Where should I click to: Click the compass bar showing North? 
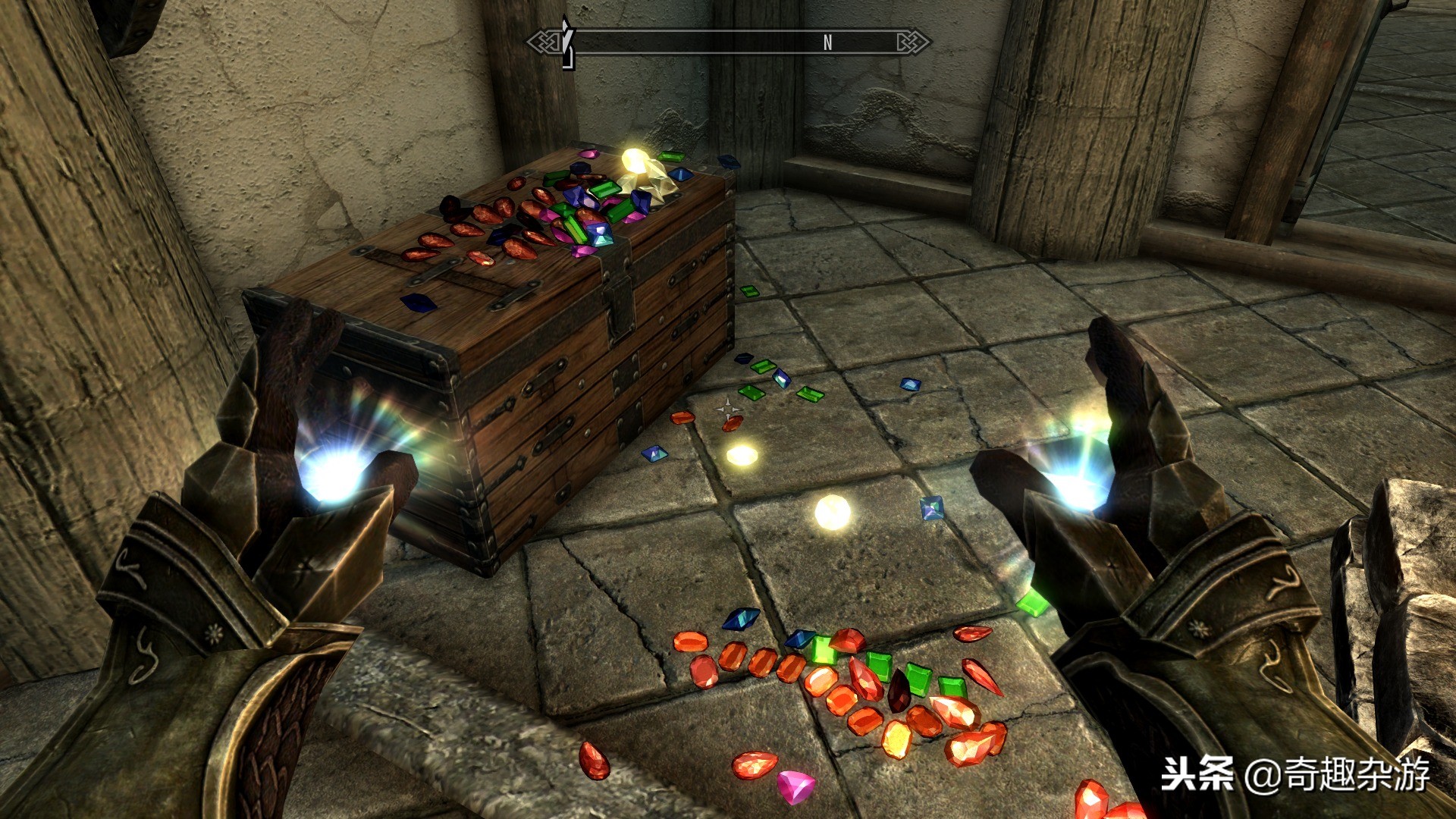730,42
